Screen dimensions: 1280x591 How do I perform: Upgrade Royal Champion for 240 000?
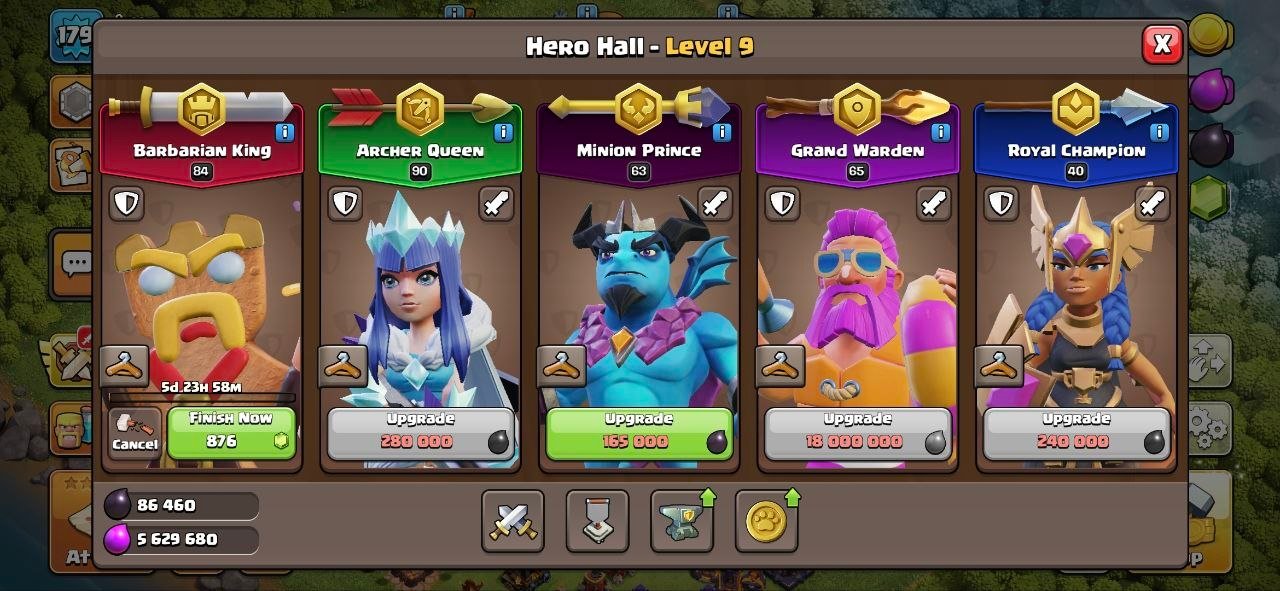1076,433
